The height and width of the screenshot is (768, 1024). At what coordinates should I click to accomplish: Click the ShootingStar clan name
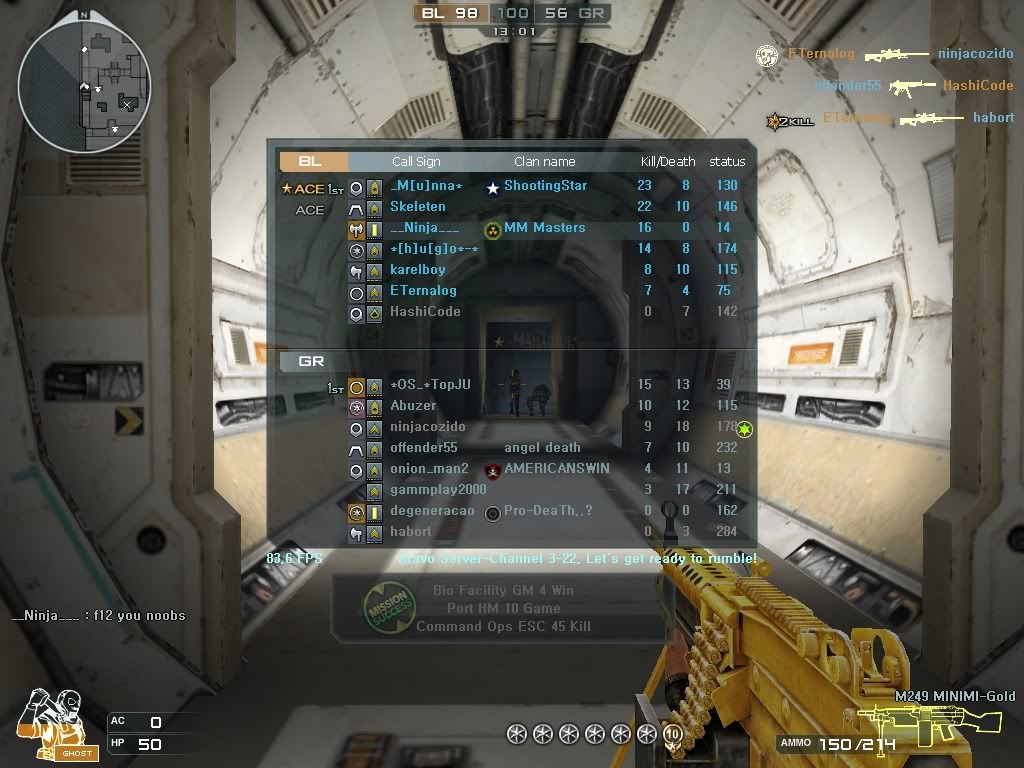pyautogui.click(x=545, y=185)
